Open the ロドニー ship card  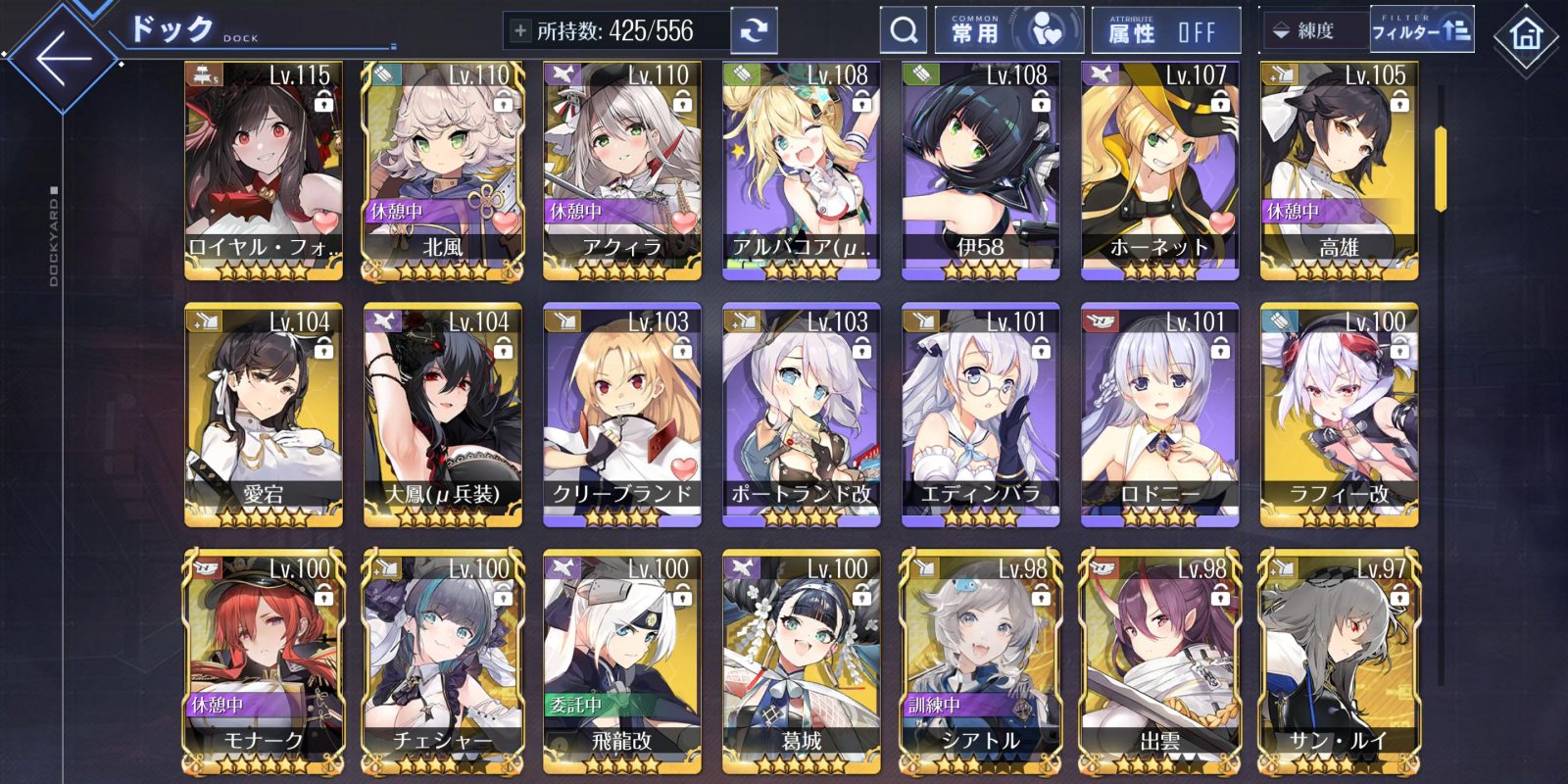coord(1160,415)
